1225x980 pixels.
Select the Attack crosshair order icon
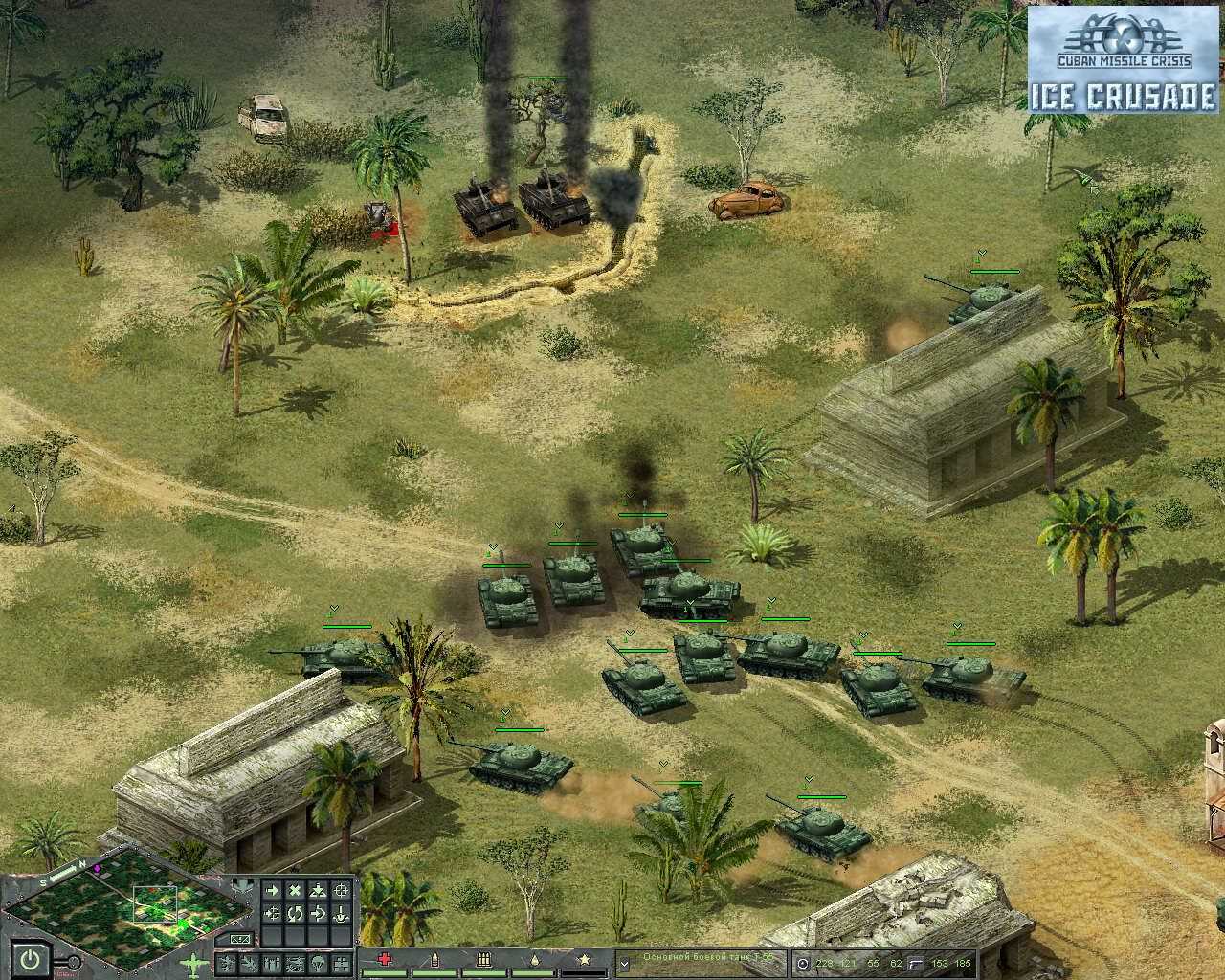(x=342, y=890)
